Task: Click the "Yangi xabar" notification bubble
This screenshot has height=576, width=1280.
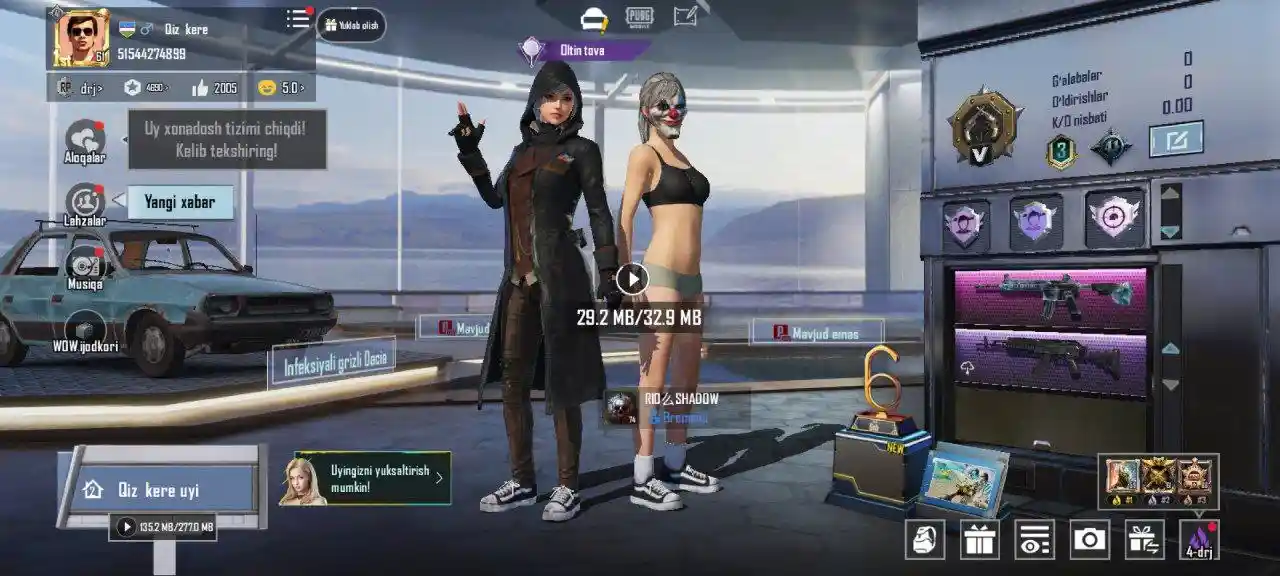Action: click(x=180, y=202)
